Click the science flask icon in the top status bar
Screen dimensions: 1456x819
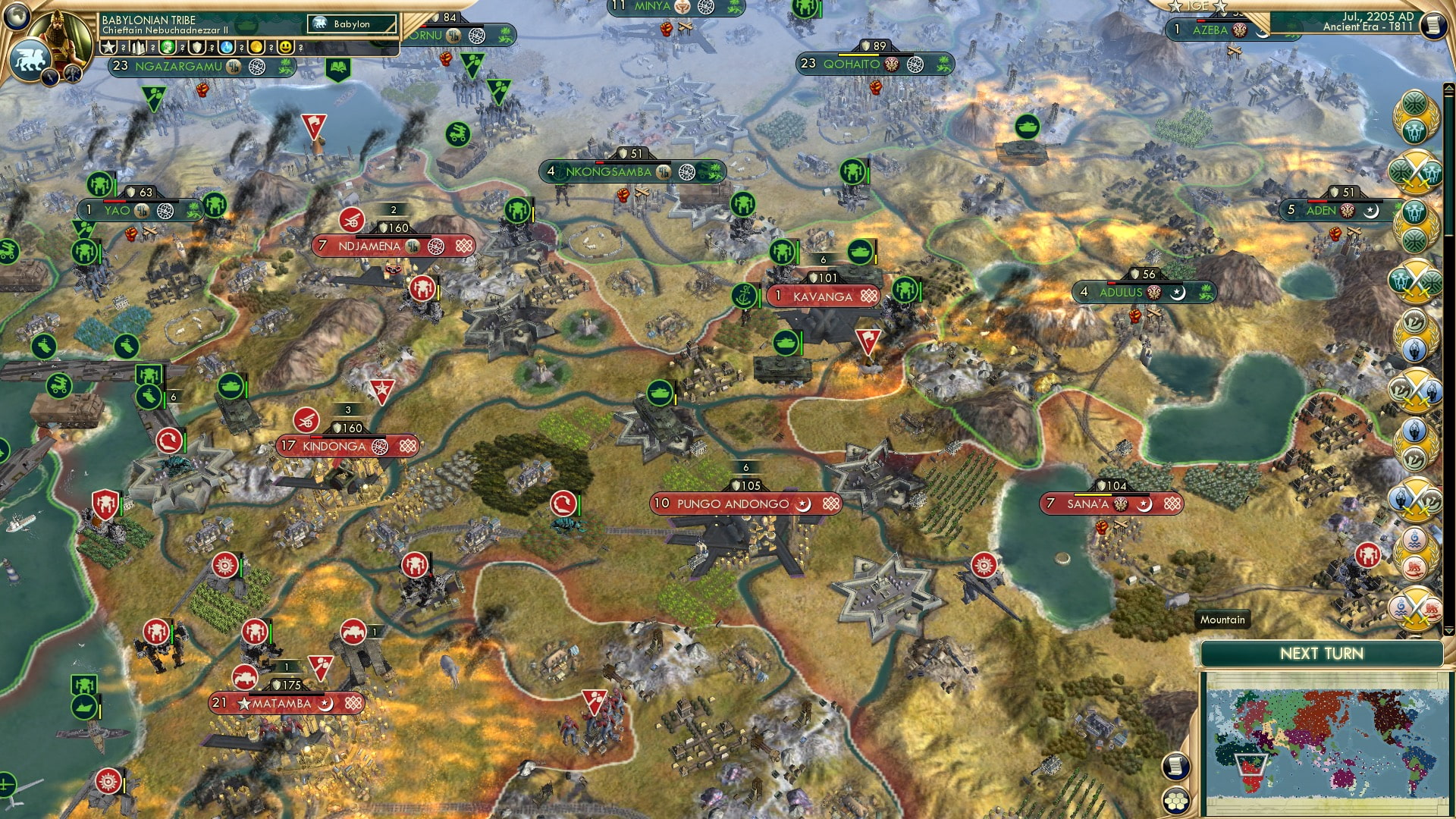click(x=227, y=46)
